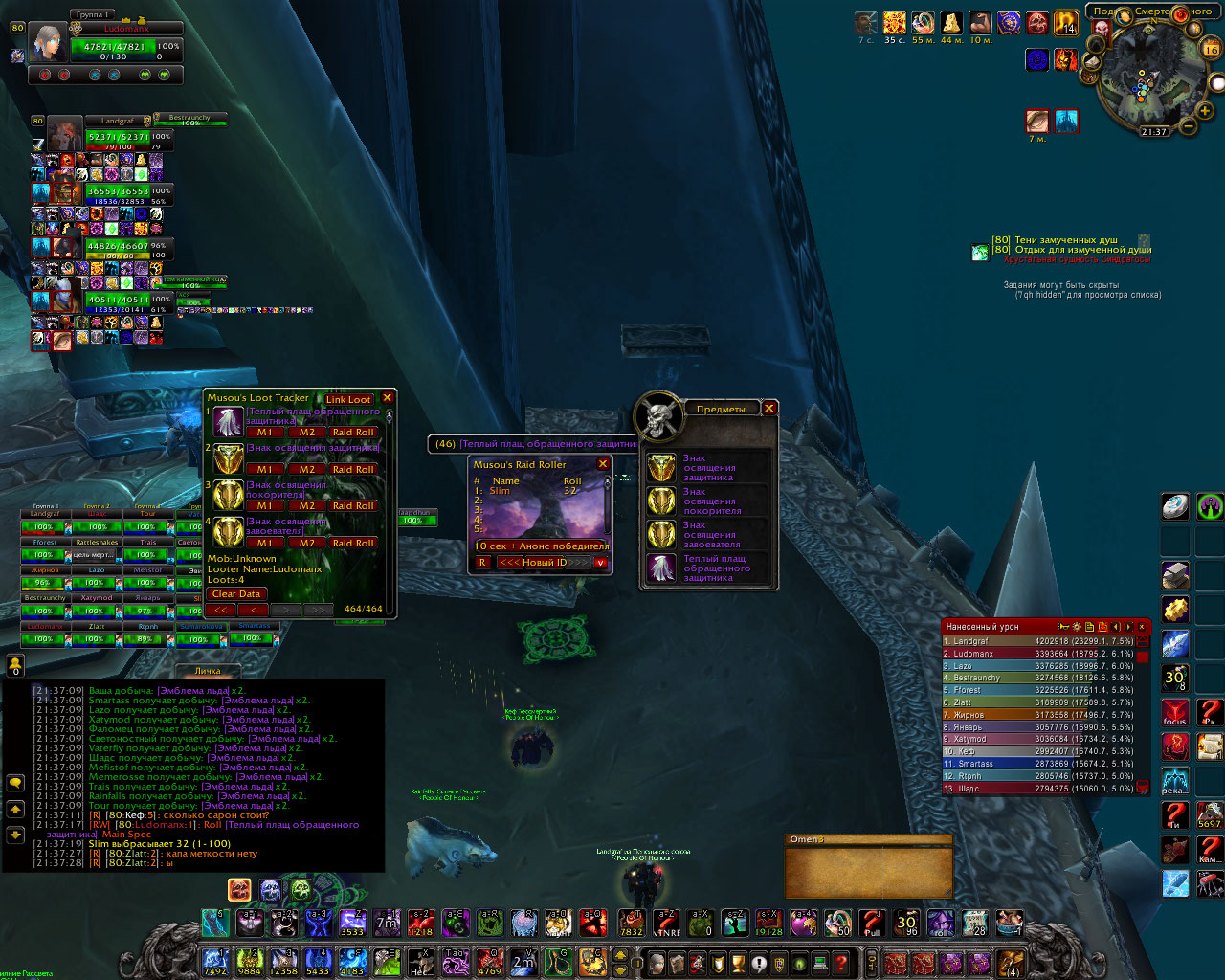
Task: Select the Знак освящения защитника loot item
Action: click(708, 468)
